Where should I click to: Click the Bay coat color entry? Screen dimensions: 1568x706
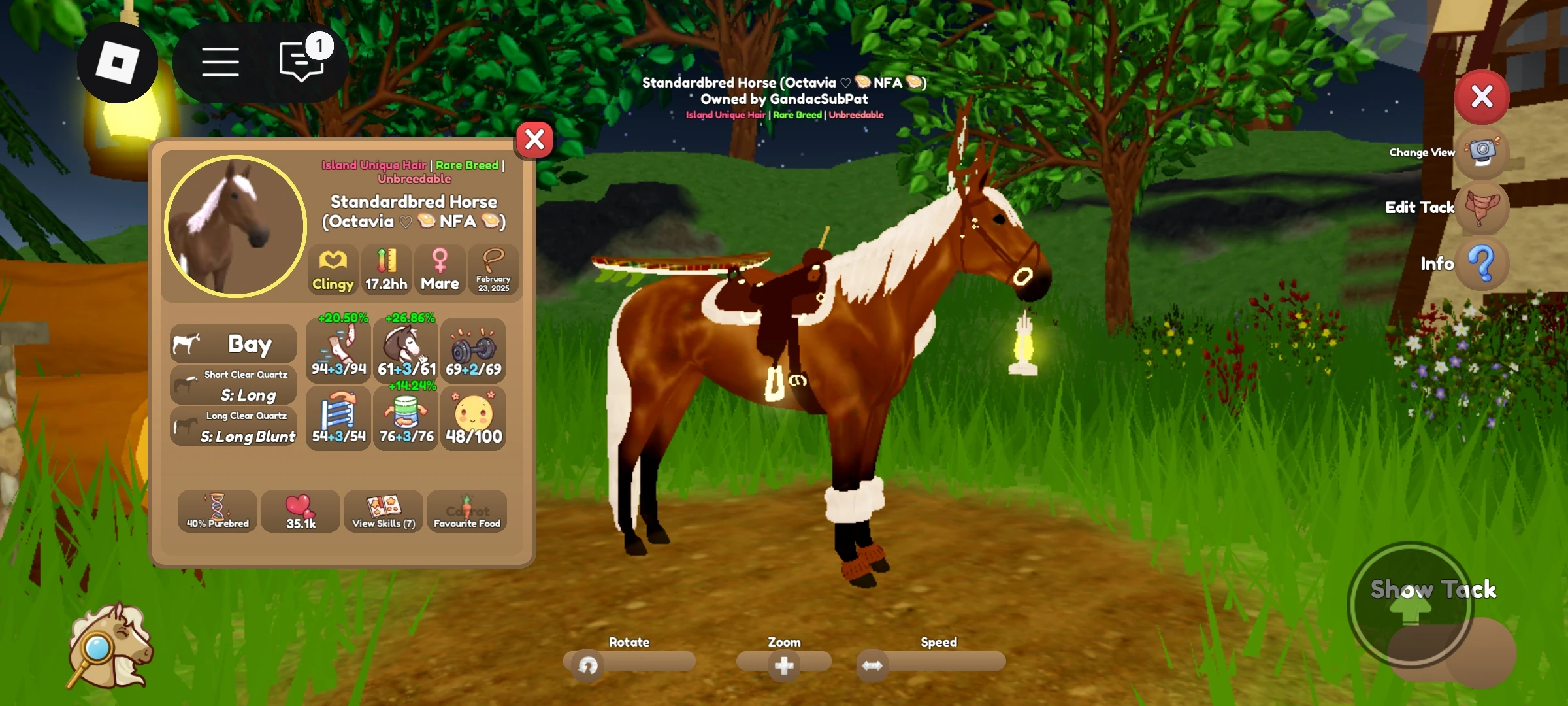(233, 343)
